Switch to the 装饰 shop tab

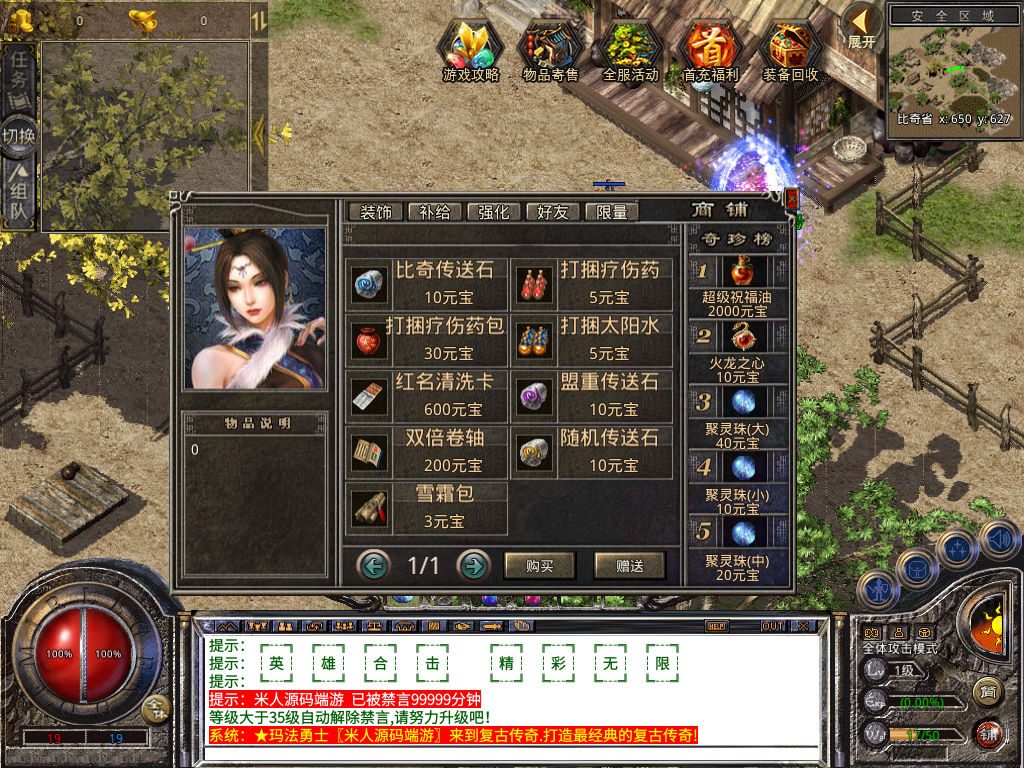(376, 212)
